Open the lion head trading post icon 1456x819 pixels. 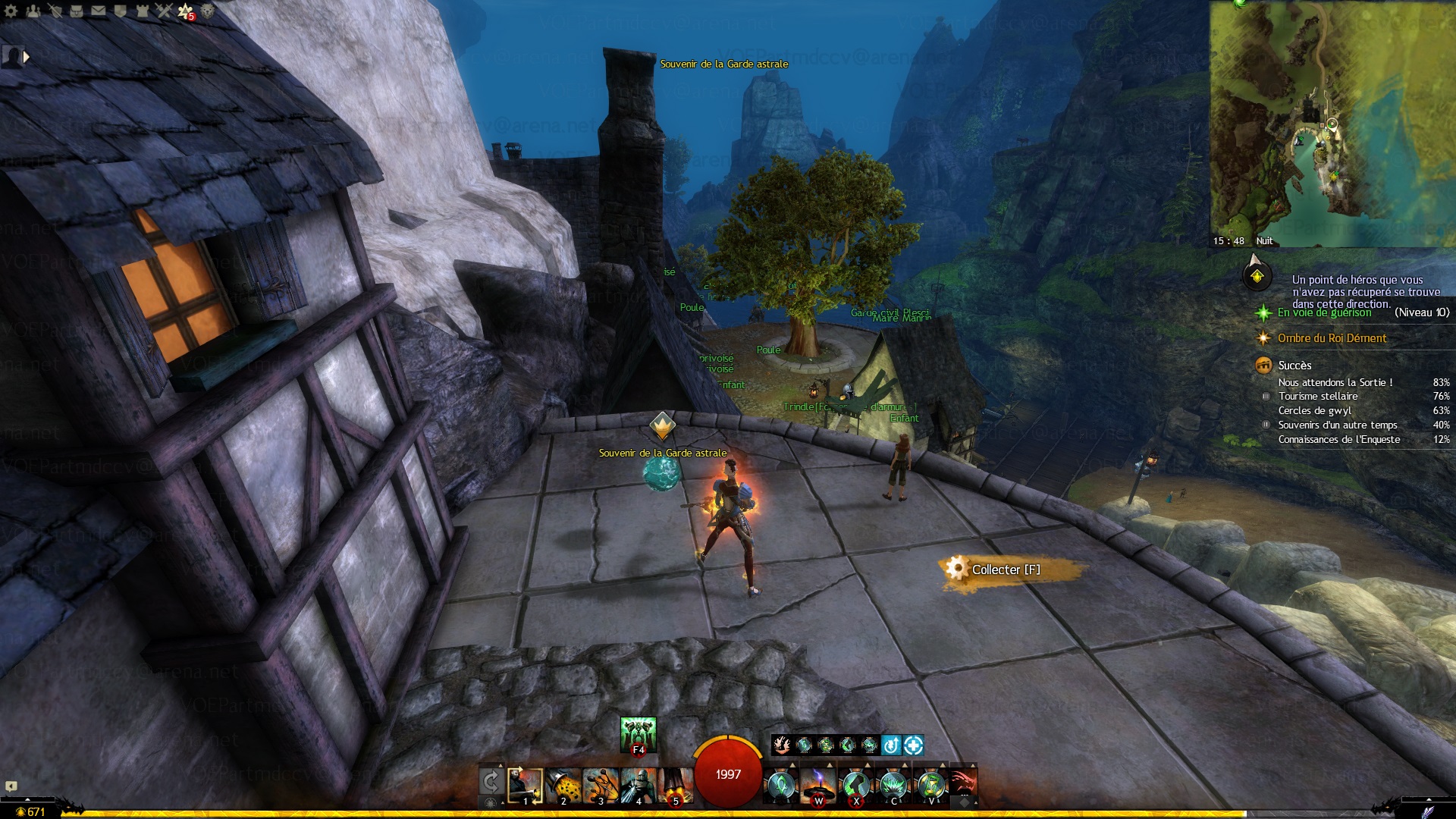click(208, 11)
